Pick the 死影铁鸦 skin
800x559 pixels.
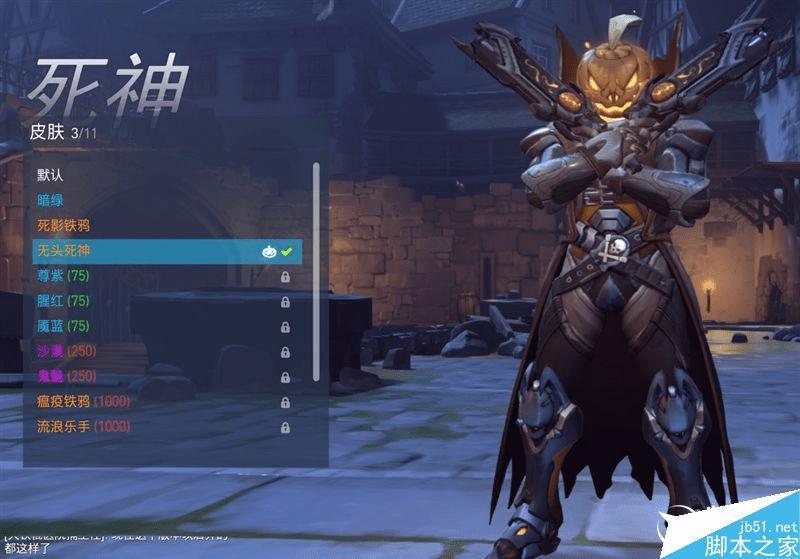coord(64,225)
